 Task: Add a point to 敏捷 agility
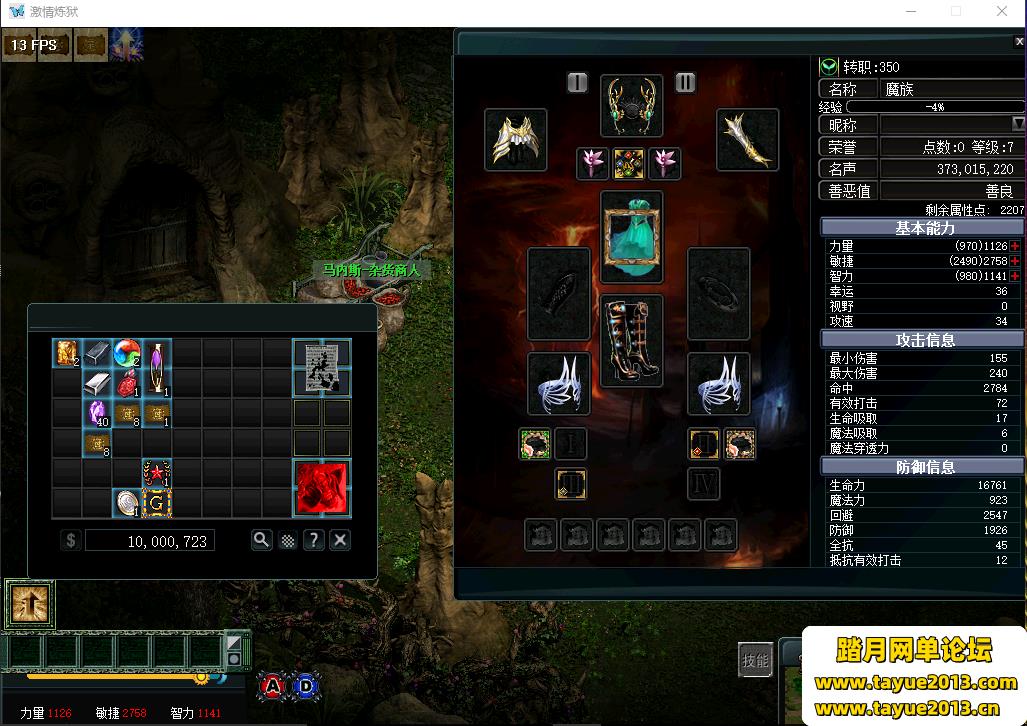pyautogui.click(x=1016, y=261)
